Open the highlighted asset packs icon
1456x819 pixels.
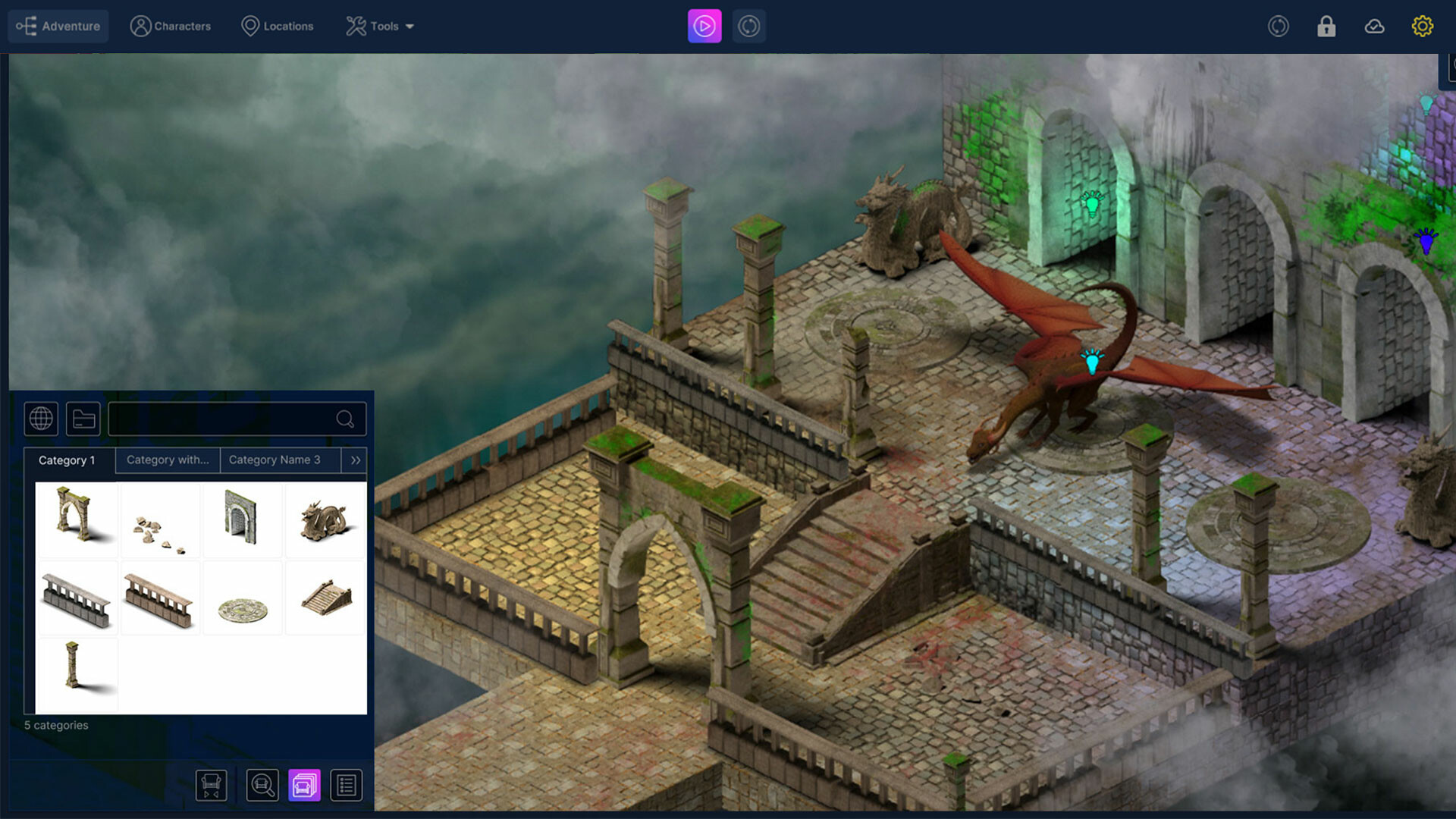pos(304,785)
